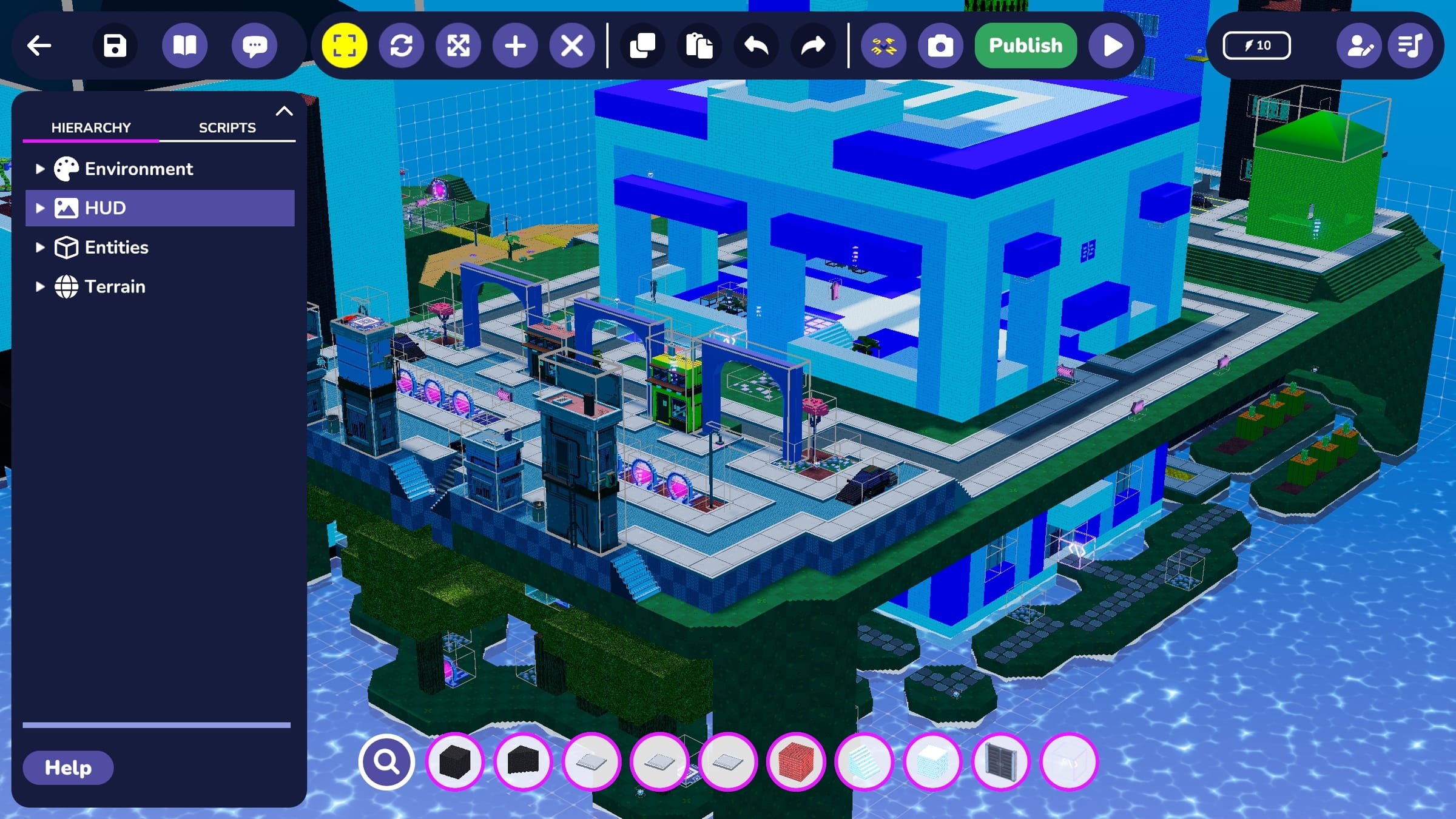Select the delete tool with X icon

pyautogui.click(x=571, y=45)
